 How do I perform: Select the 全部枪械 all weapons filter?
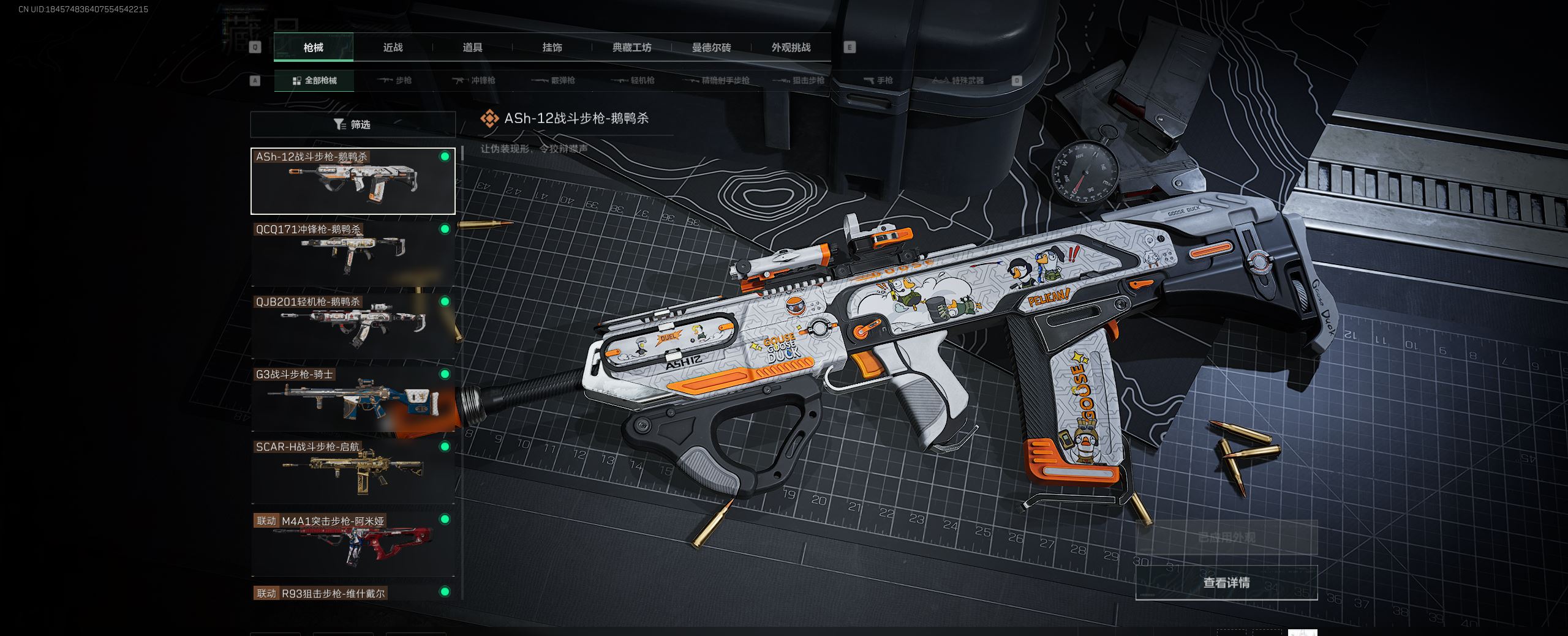(314, 80)
